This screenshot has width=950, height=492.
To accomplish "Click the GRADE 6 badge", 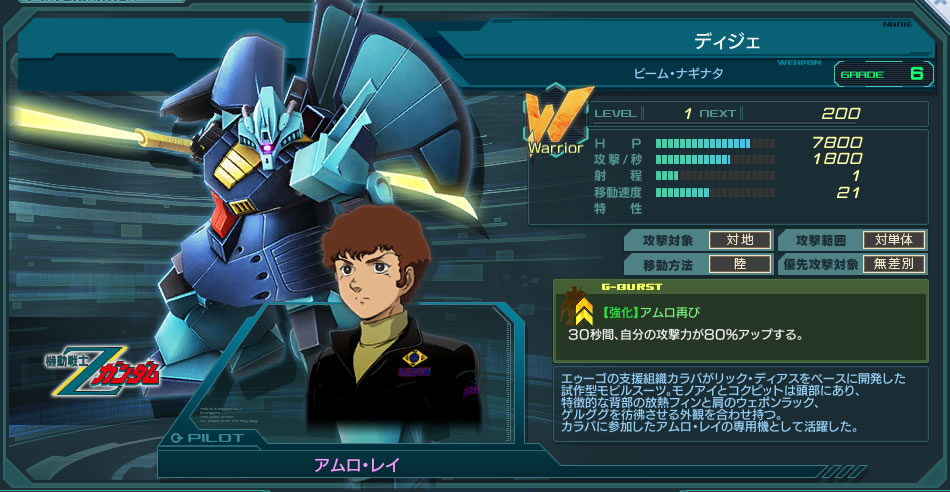I will (x=882, y=74).
